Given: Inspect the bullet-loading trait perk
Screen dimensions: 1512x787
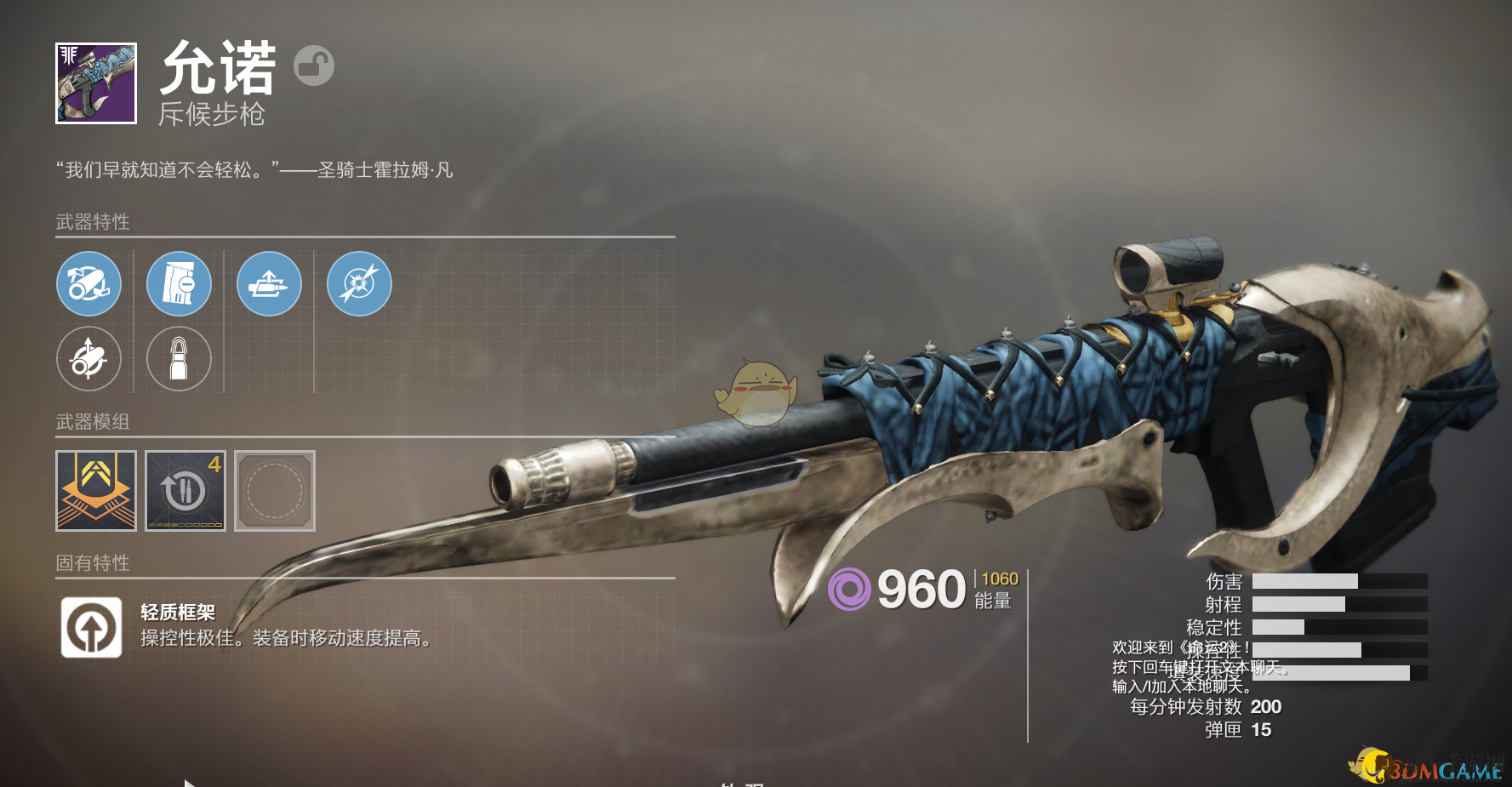Looking at the screenshot, I should tap(269, 284).
